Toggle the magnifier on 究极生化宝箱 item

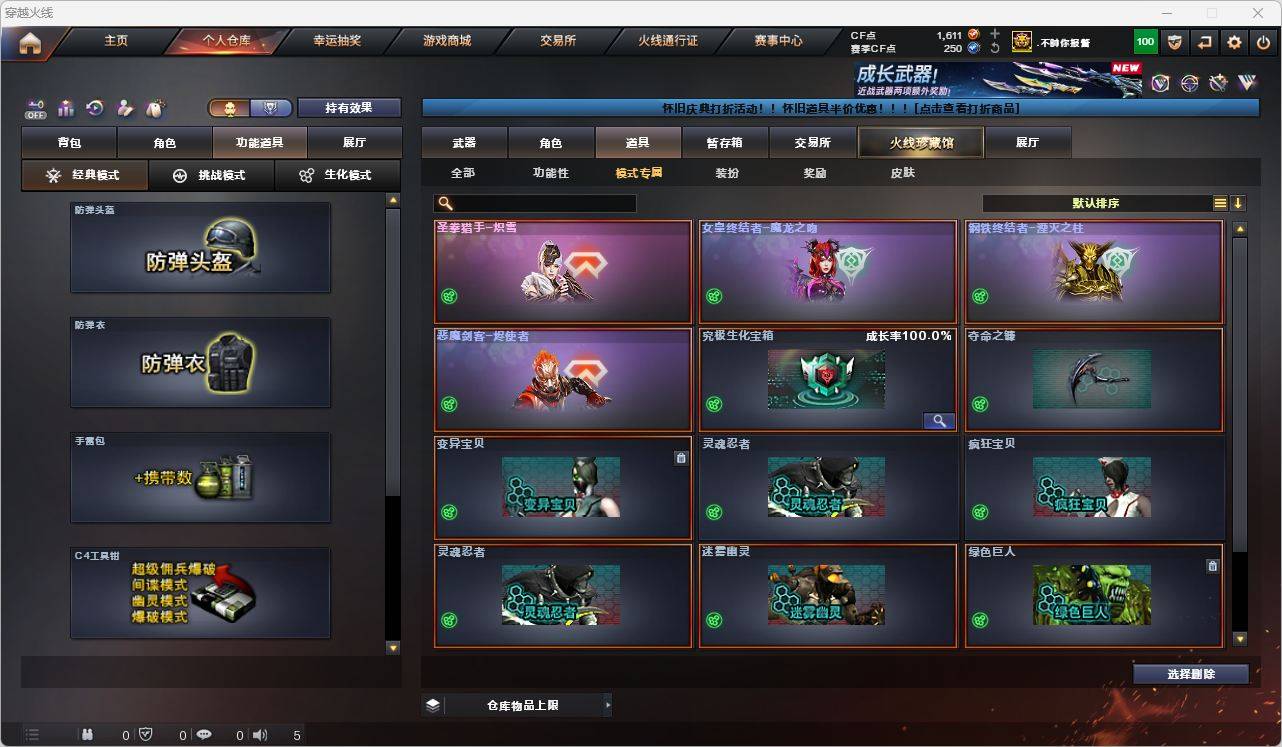938,420
